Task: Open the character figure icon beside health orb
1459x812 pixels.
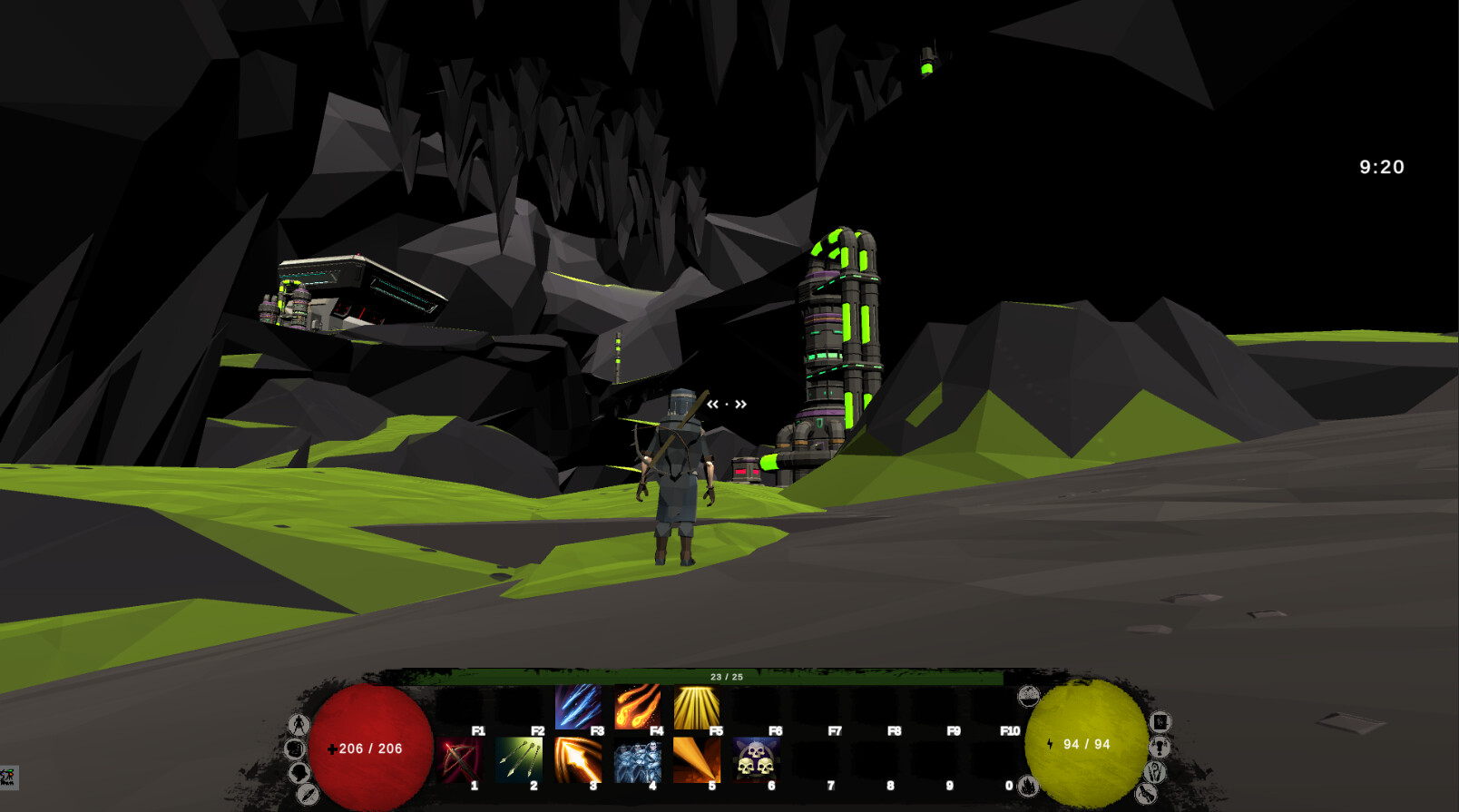Action: click(x=299, y=723)
